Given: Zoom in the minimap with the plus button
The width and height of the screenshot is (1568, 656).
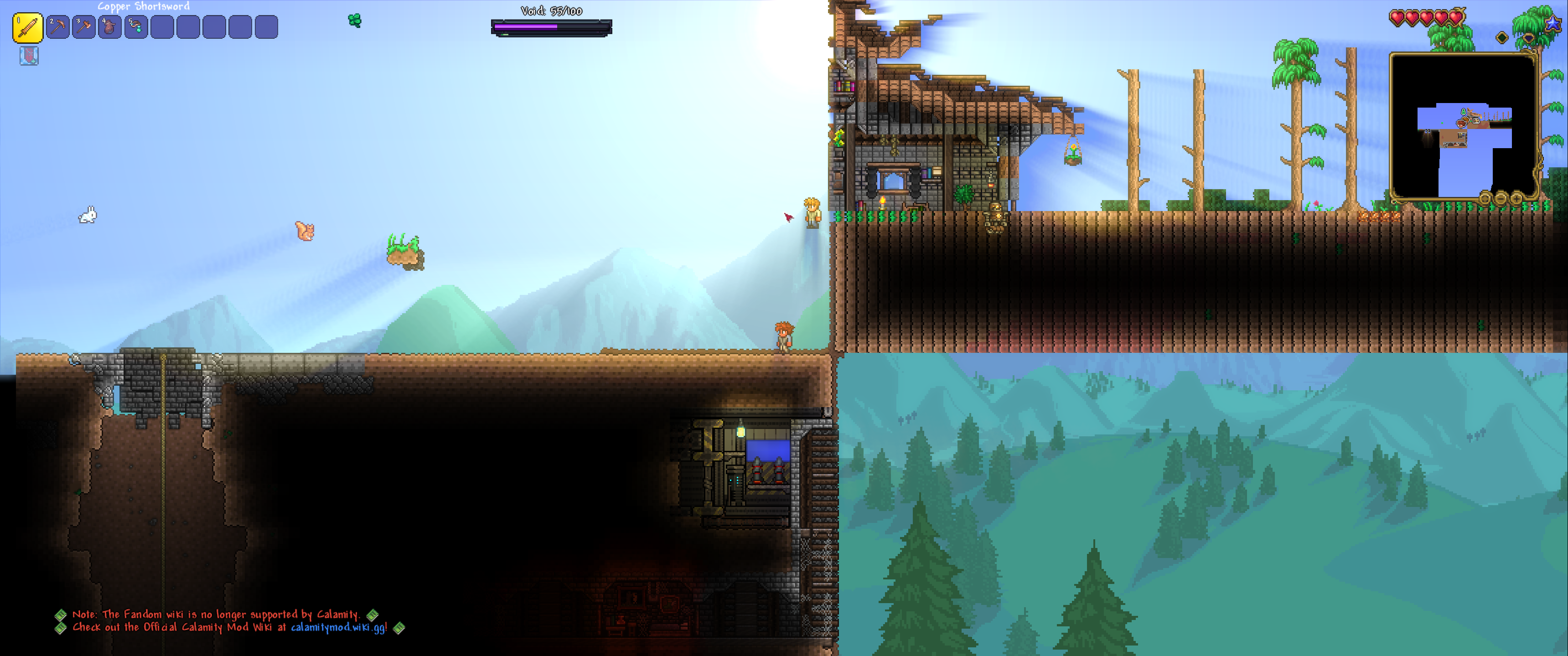Looking at the screenshot, I should (x=1516, y=198).
